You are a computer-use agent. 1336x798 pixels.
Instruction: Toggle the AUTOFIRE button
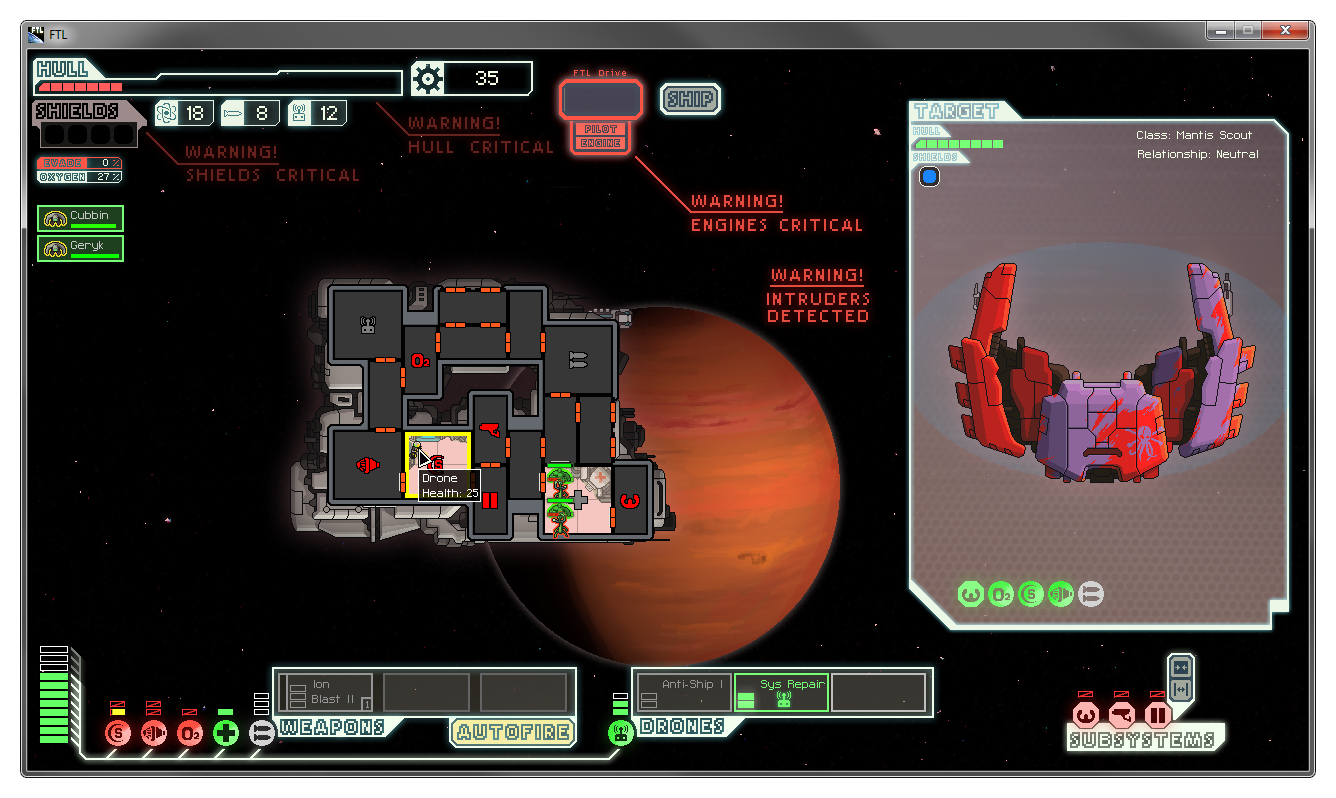[x=513, y=732]
